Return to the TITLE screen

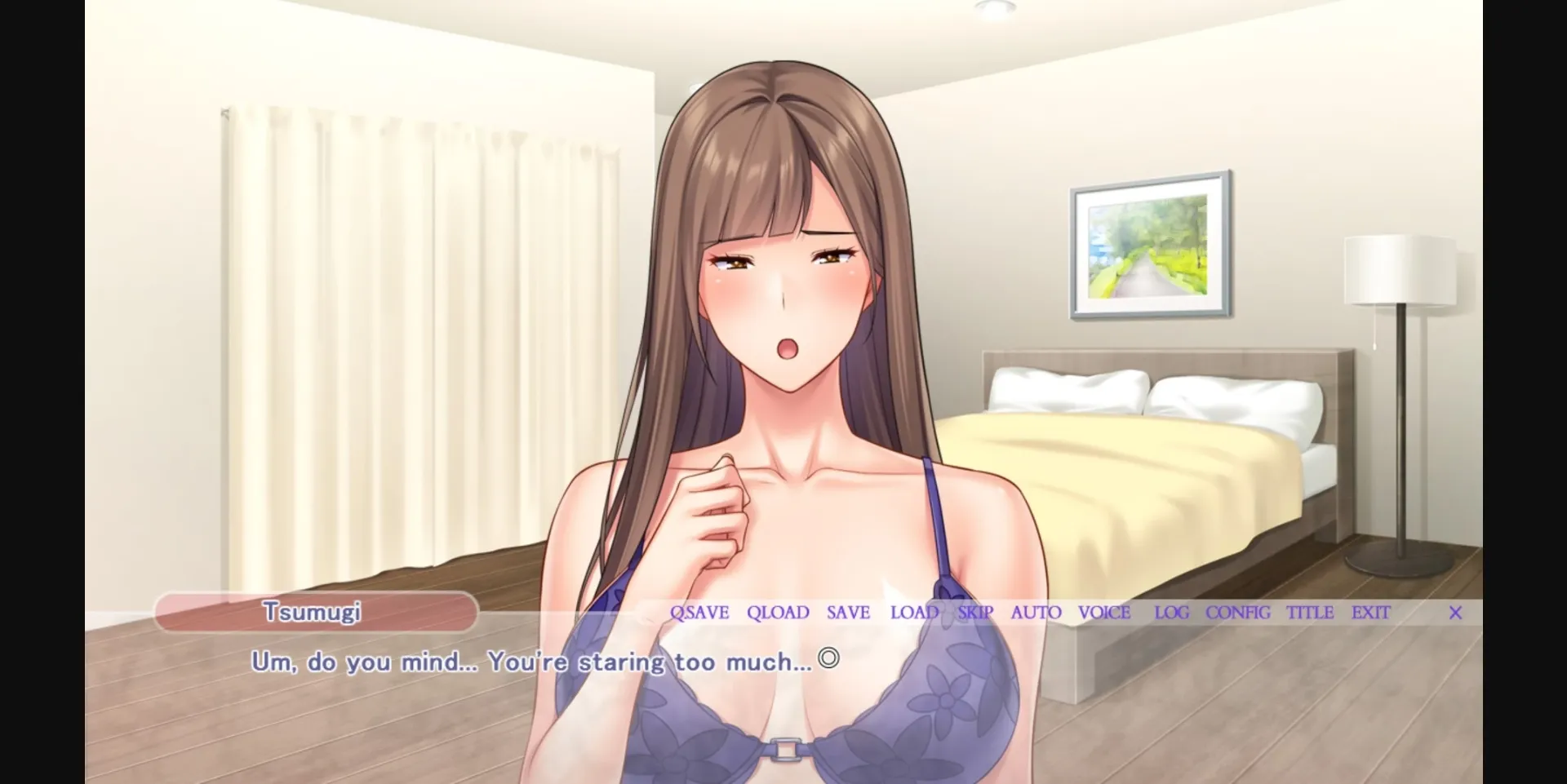pyautogui.click(x=1311, y=613)
